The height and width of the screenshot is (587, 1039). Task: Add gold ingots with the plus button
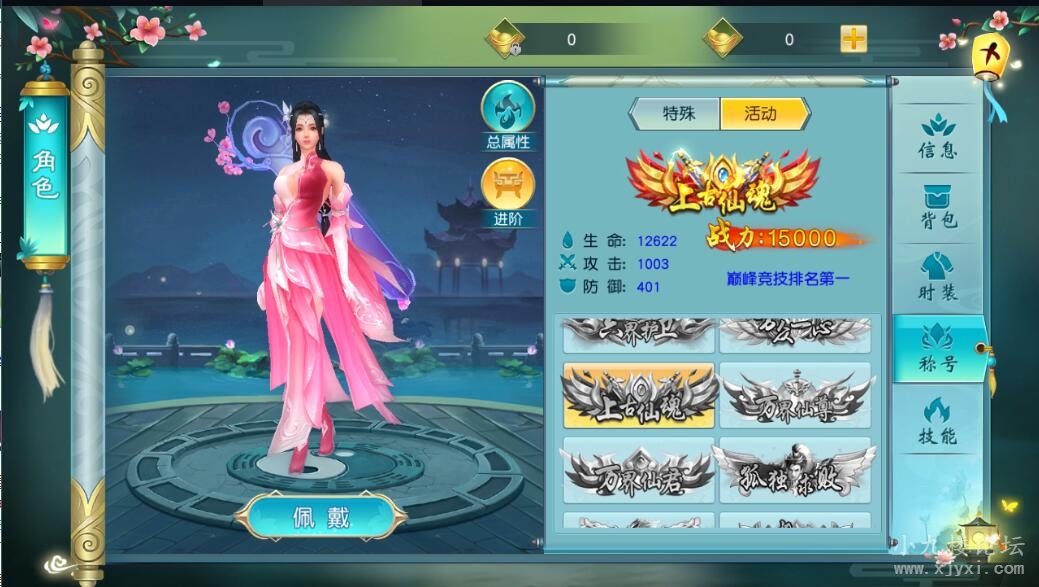pyautogui.click(x=853, y=39)
